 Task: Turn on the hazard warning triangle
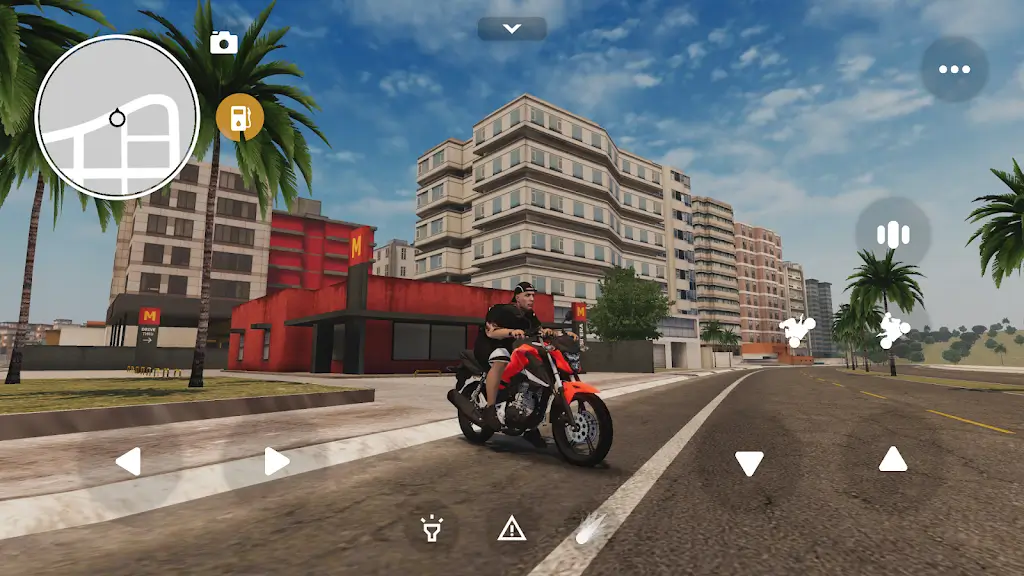click(x=512, y=527)
